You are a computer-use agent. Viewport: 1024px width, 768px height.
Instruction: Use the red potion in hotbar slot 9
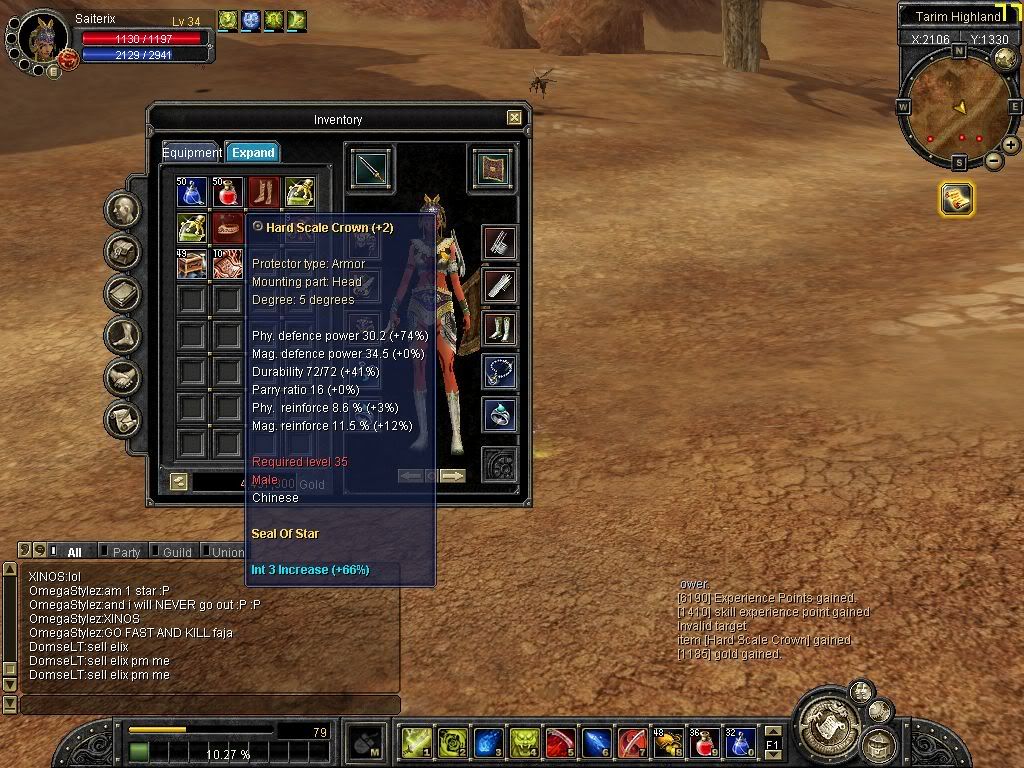(x=704, y=742)
